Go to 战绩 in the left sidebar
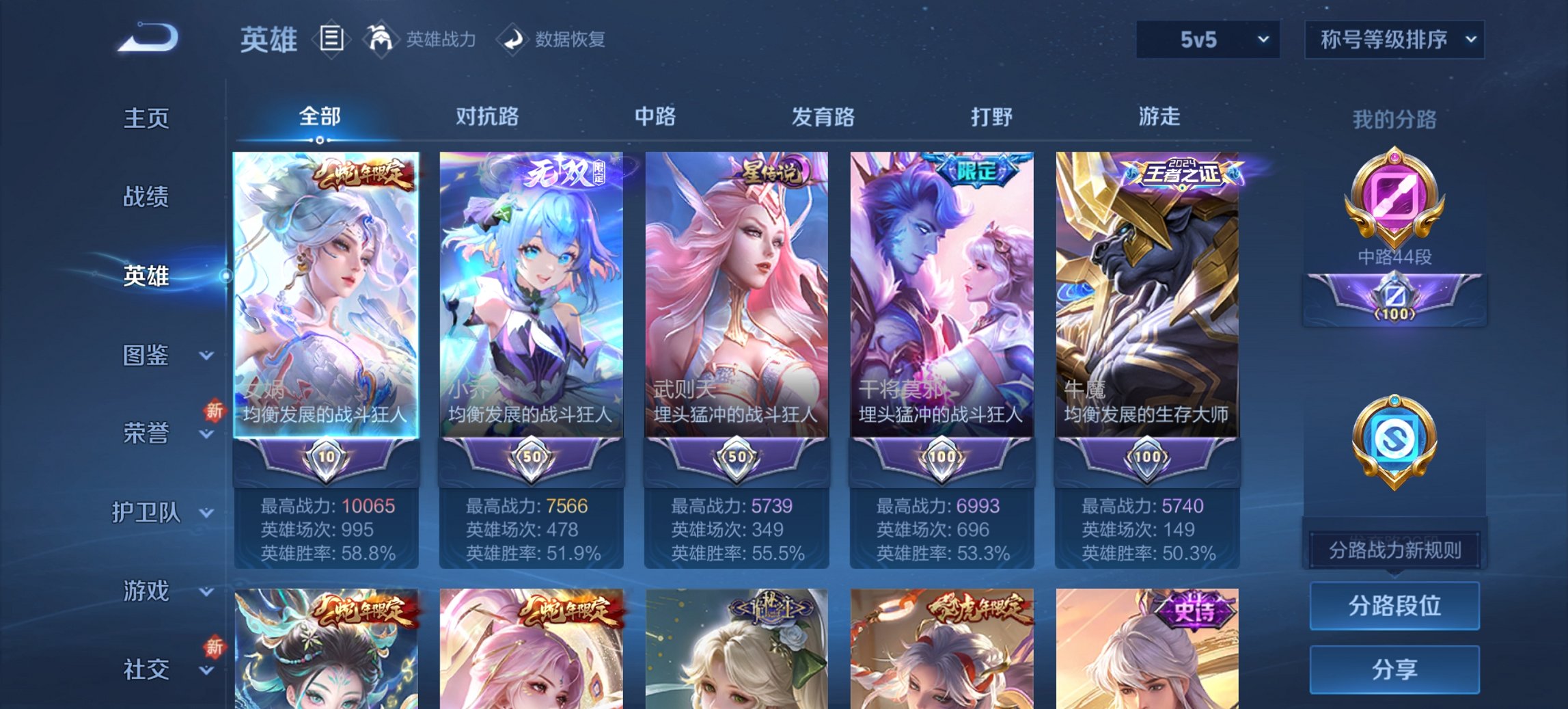 click(x=147, y=198)
